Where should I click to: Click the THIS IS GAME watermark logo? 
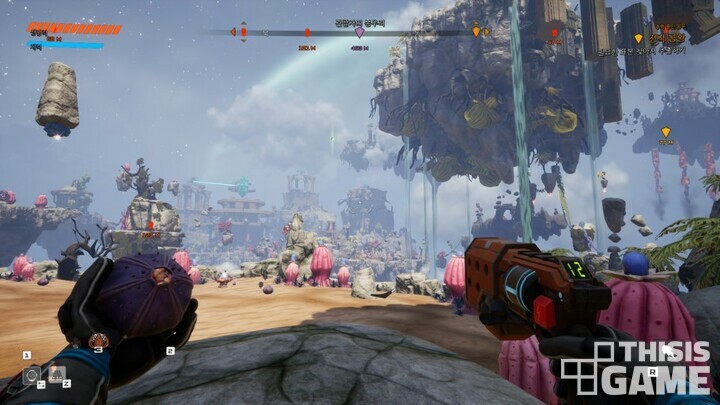(635, 367)
